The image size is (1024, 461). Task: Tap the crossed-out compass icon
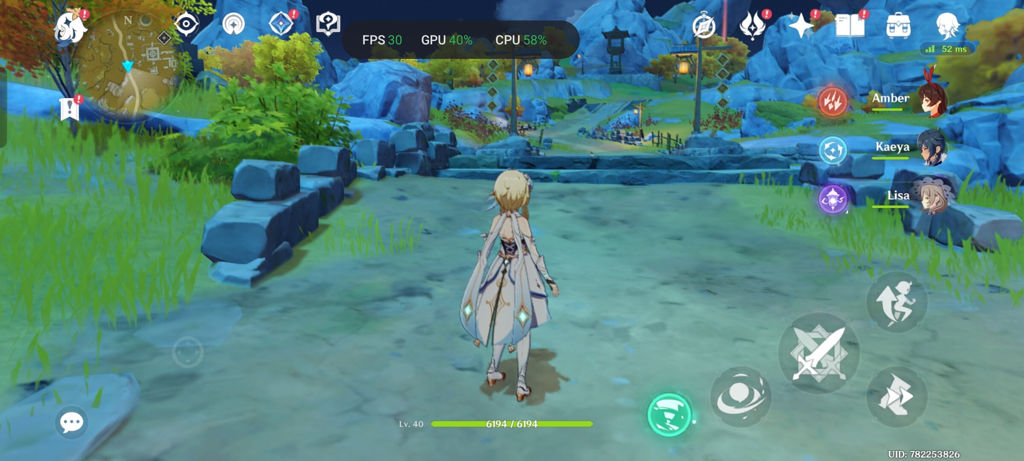707,26
